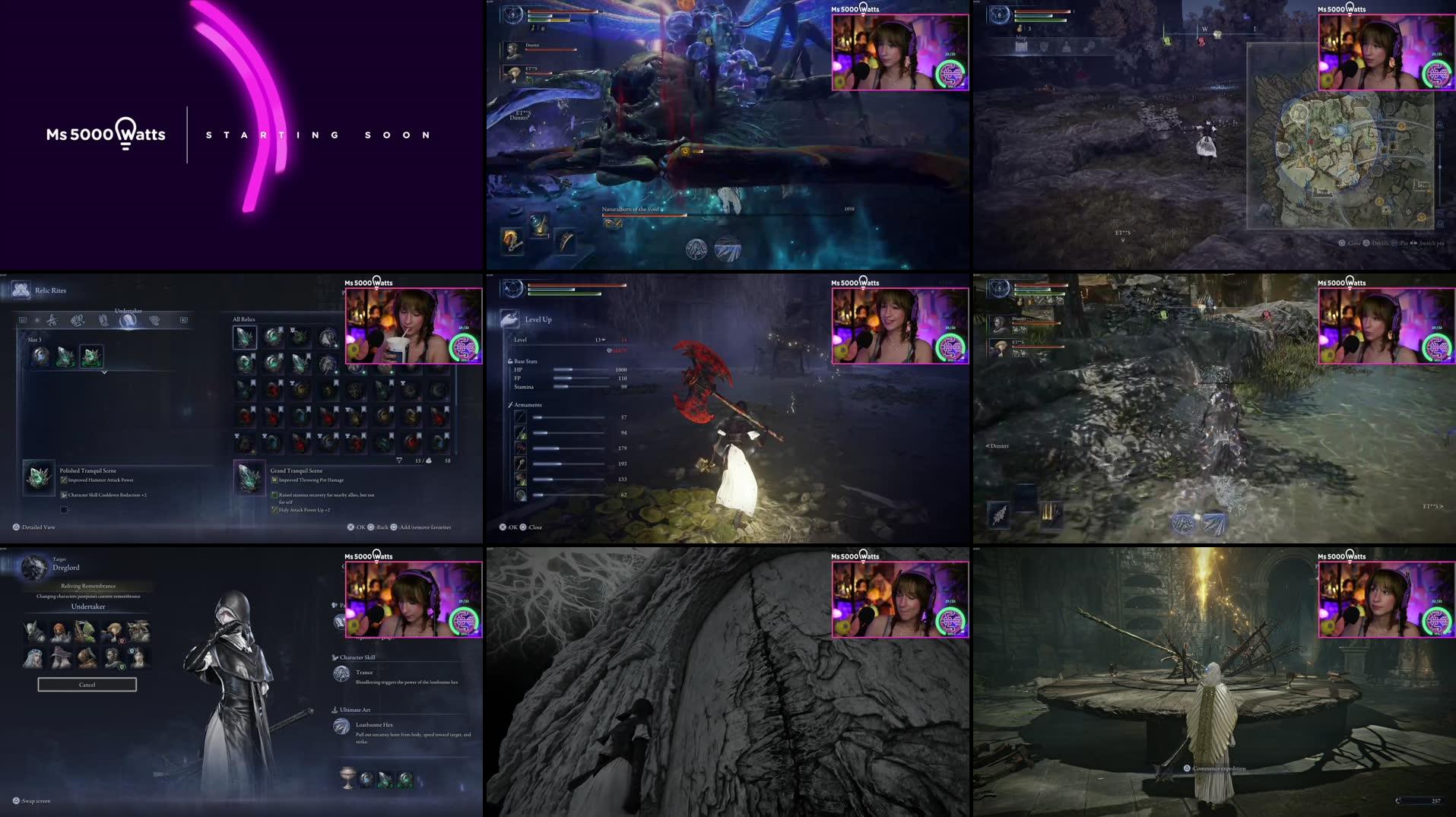Open the Relic Rites panel icon
Viewport: 1456px width, 817px height.
(21, 291)
